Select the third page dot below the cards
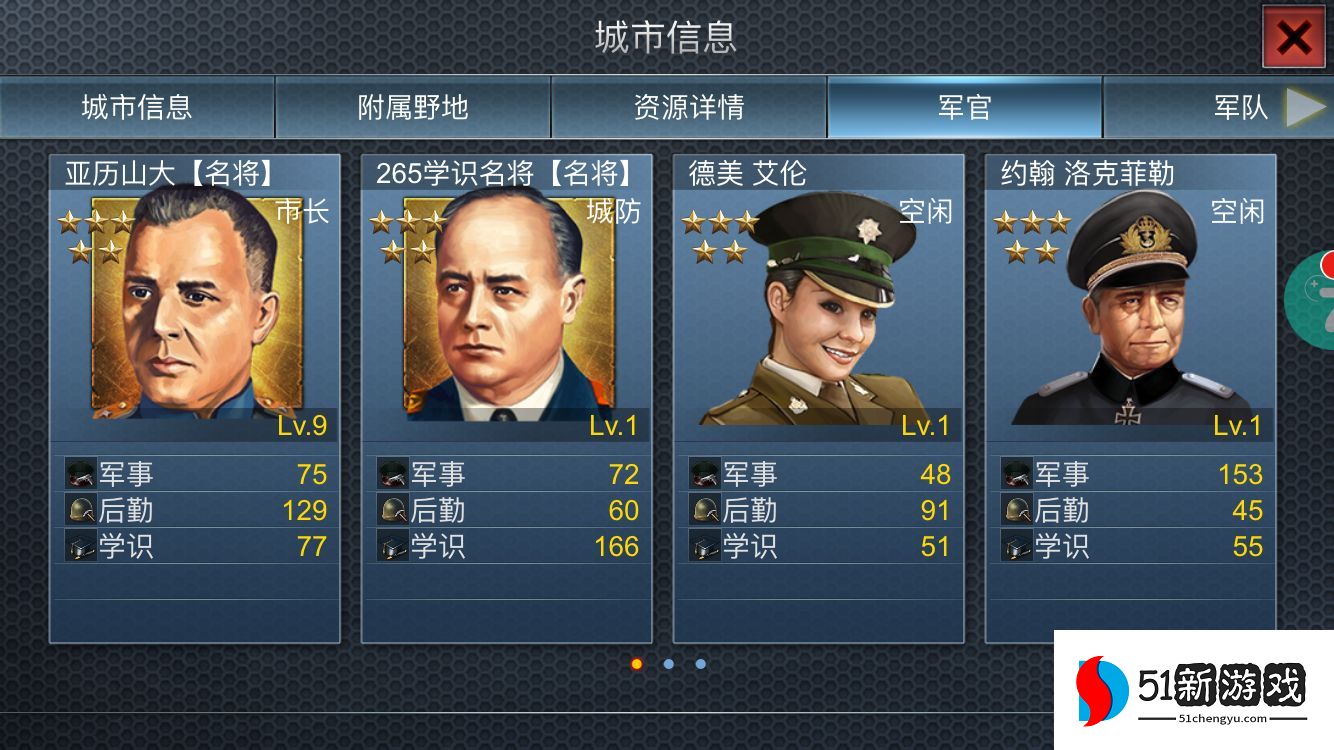Viewport: 1334px width, 750px height. [699, 662]
